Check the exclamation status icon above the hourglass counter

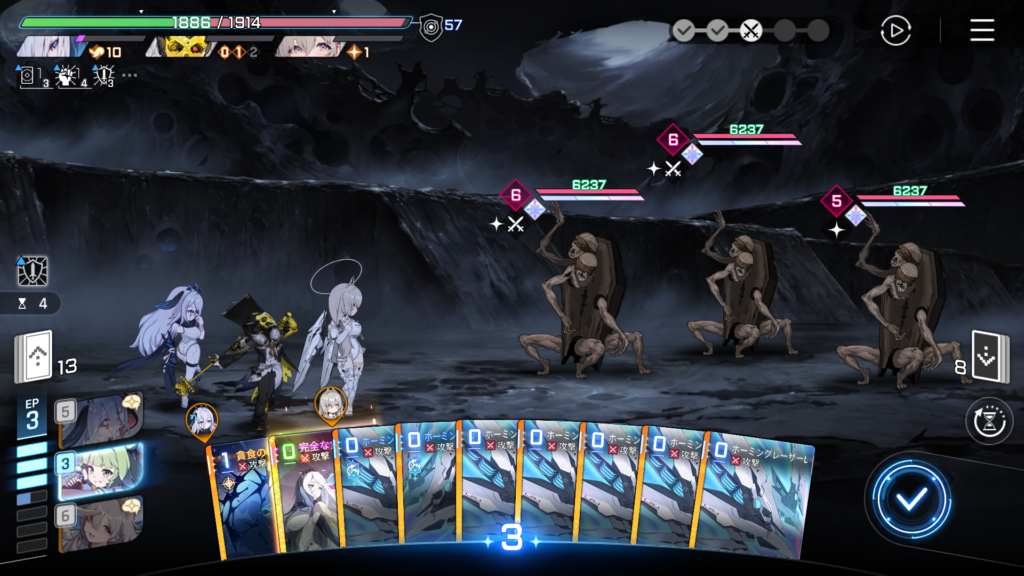33,271
